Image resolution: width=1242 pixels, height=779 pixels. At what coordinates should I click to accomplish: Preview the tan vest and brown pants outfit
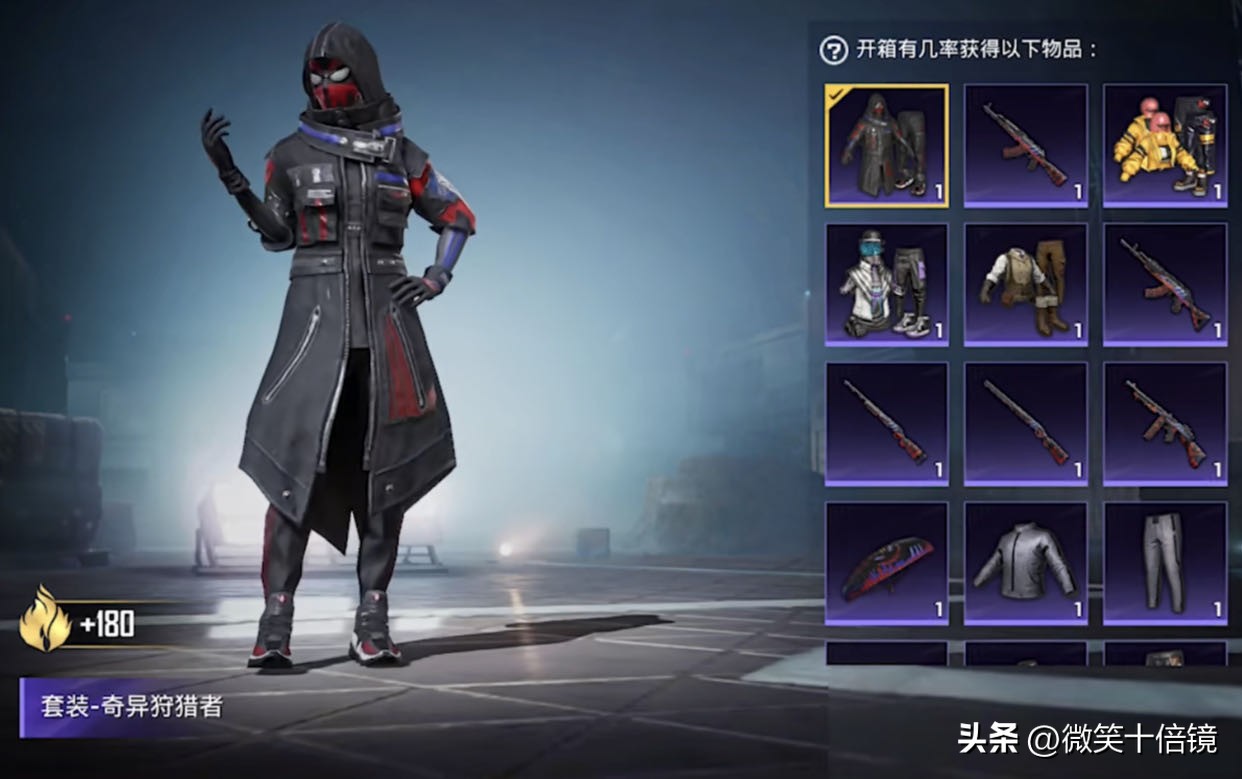(x=1025, y=284)
